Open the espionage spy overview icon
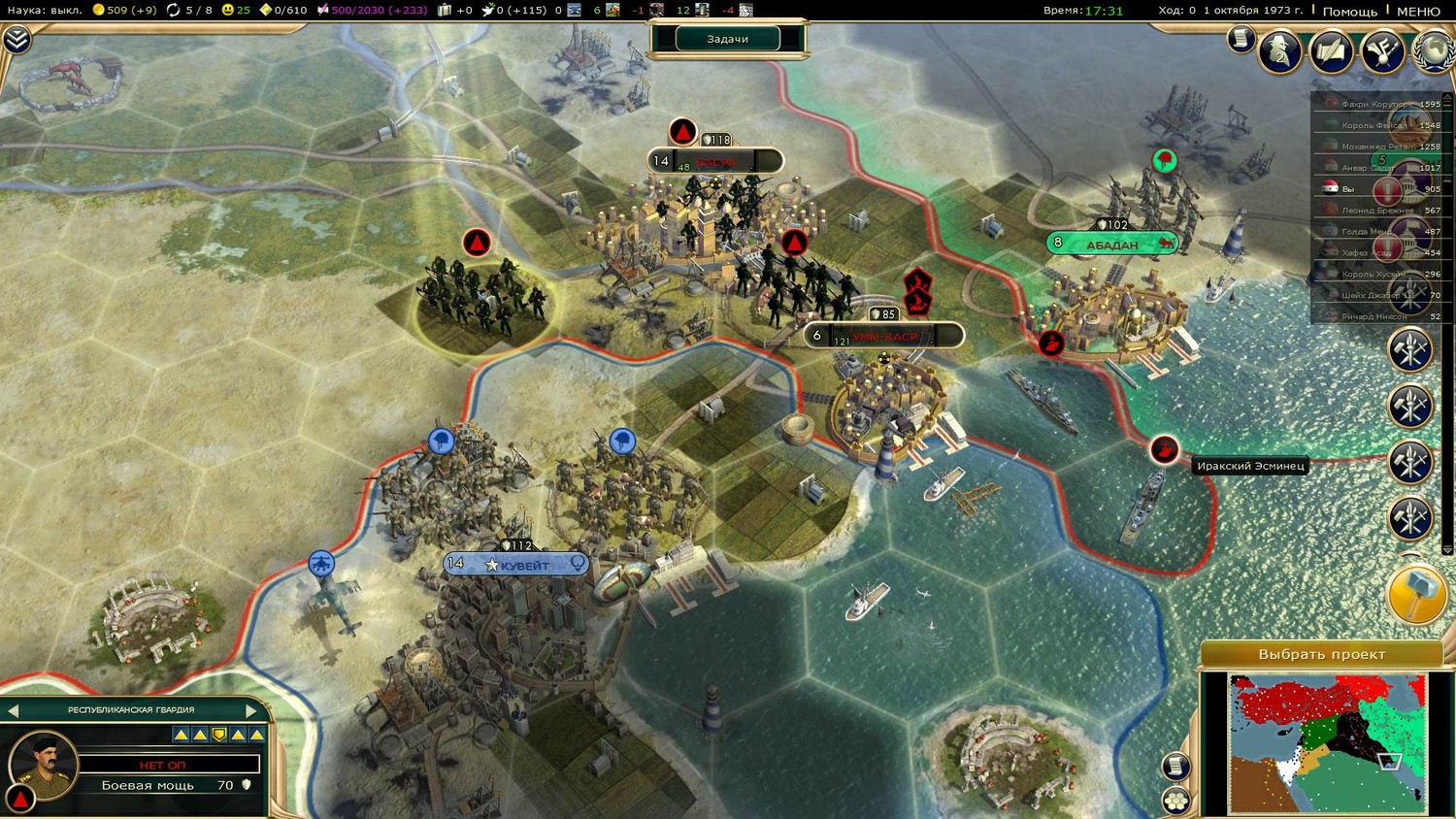 [x=1279, y=50]
